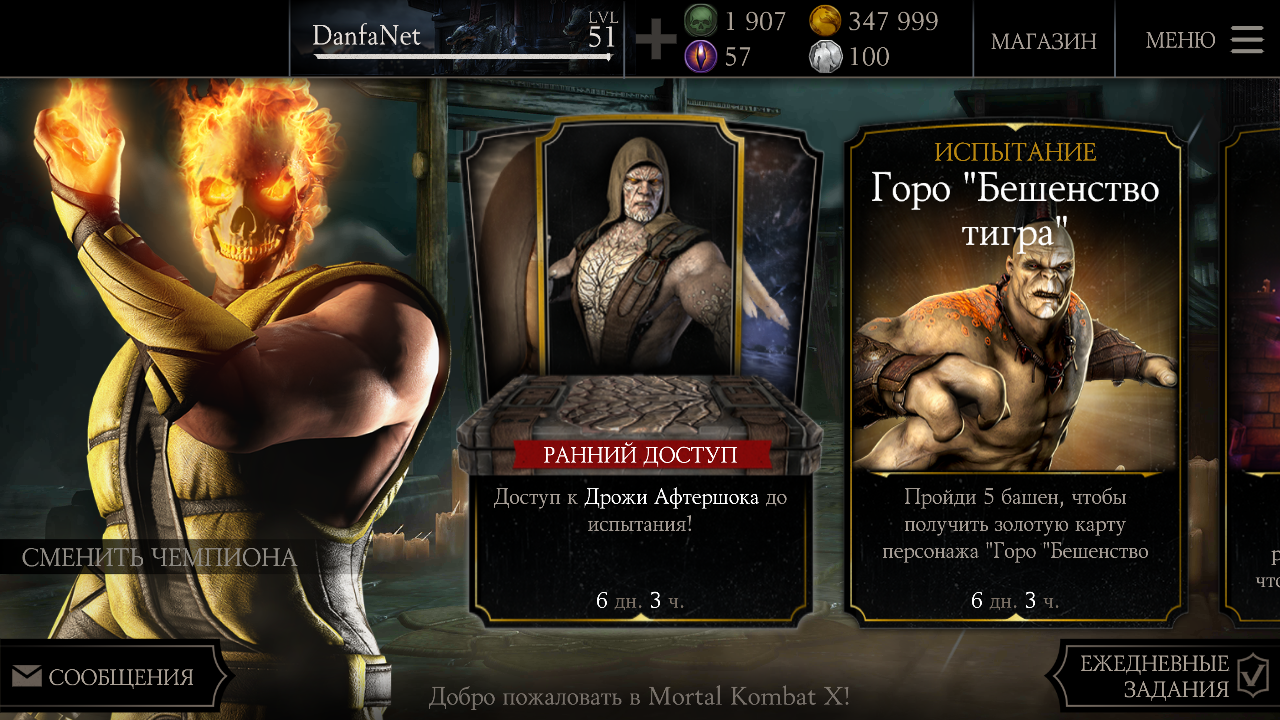Image resolution: width=1280 pixels, height=720 pixels.
Task: Tap the plus icon to add currency
Action: [656, 40]
